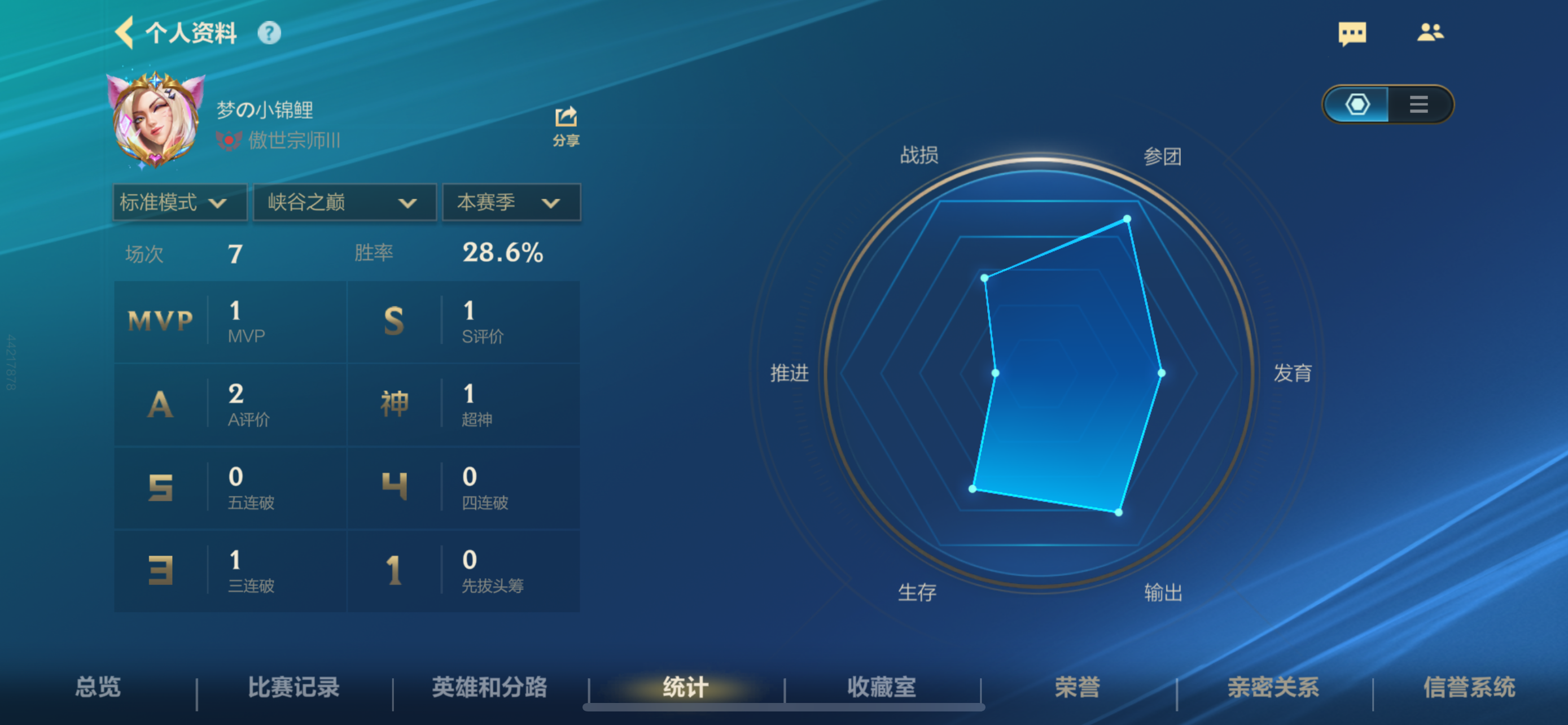Open the friends list icon
This screenshot has height=725, width=1568.
pyautogui.click(x=1431, y=32)
